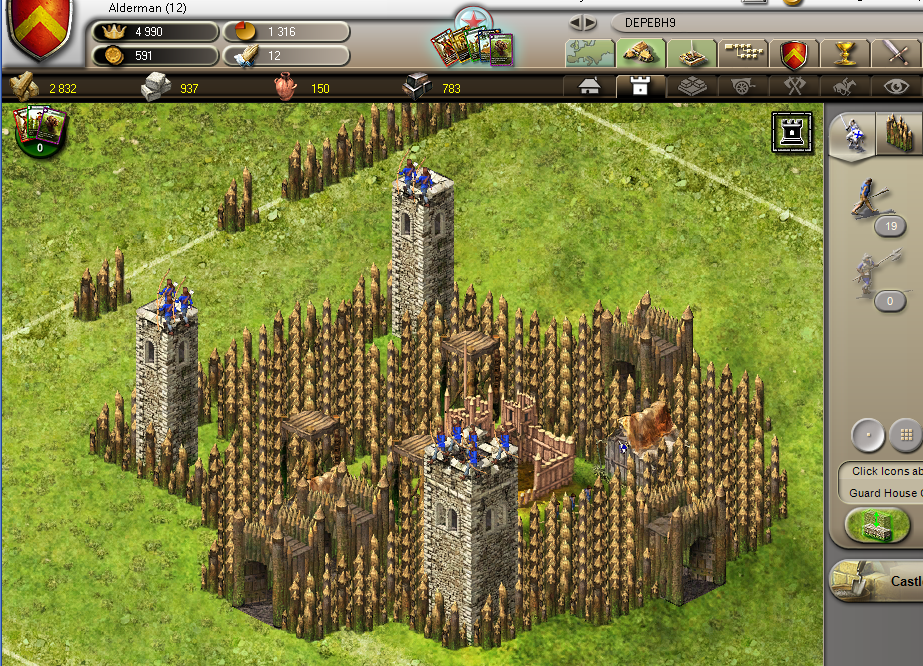Click the player rank shield emblem
This screenshot has width=923, height=666.
click(41, 28)
